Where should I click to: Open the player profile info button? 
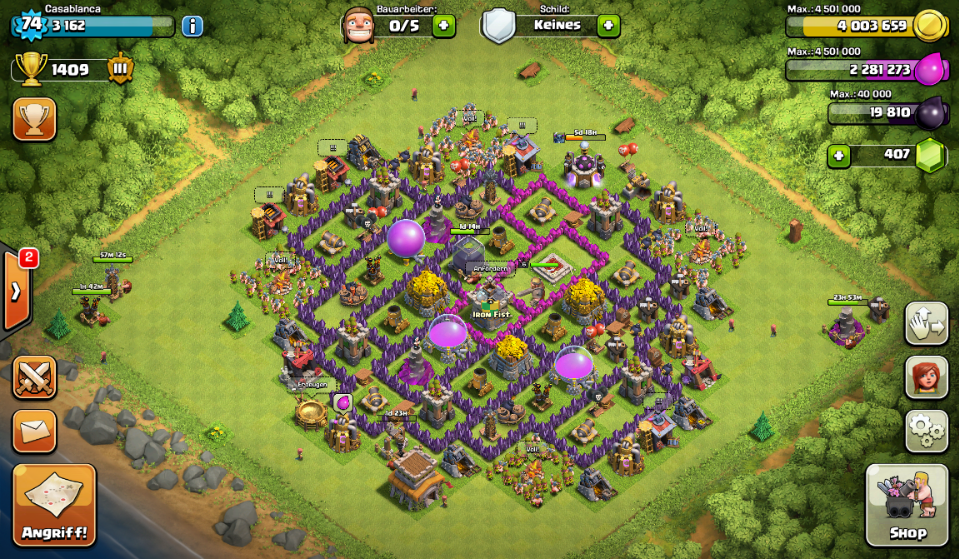pos(192,26)
